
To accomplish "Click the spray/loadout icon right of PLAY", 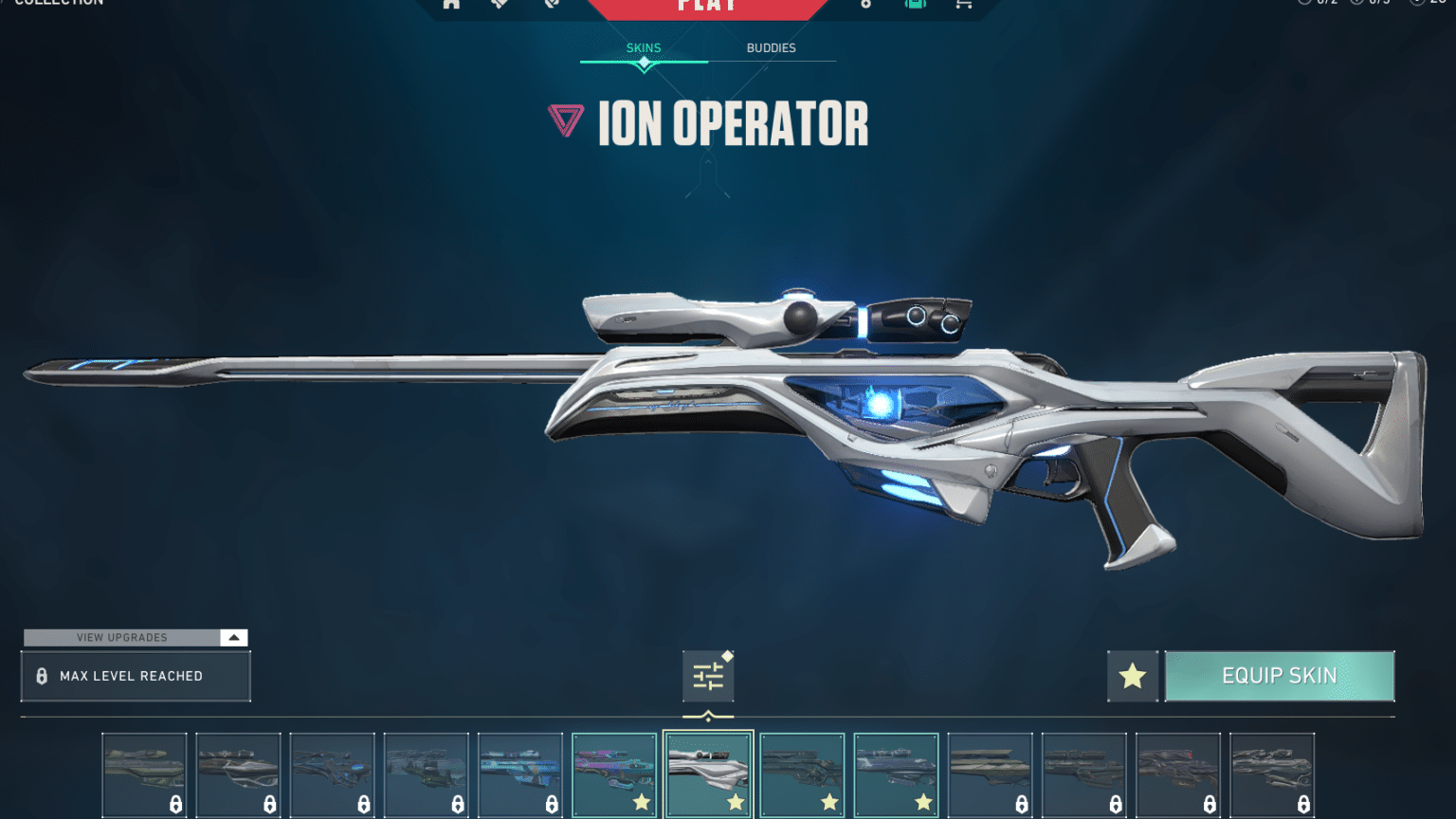I will tap(864, 3).
